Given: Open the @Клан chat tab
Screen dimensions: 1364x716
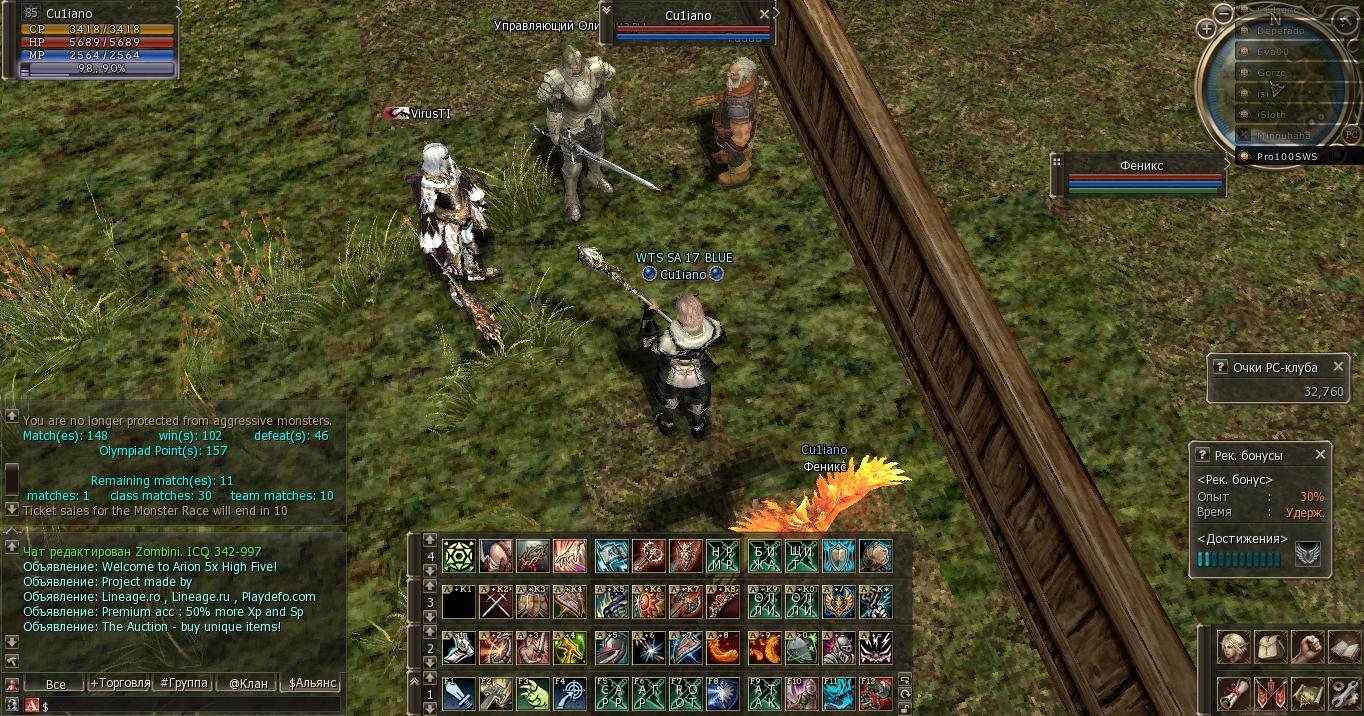Looking at the screenshot, I should click(x=247, y=684).
